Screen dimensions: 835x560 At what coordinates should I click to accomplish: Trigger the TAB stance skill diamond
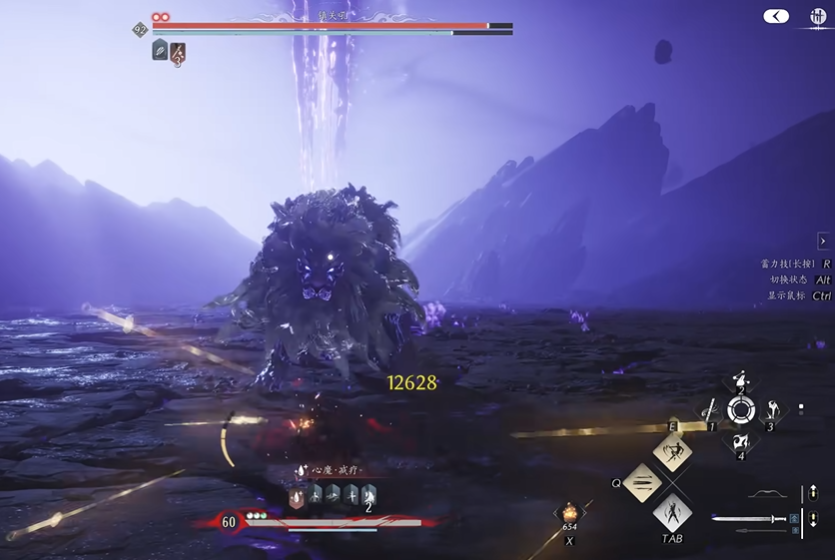coord(673,514)
